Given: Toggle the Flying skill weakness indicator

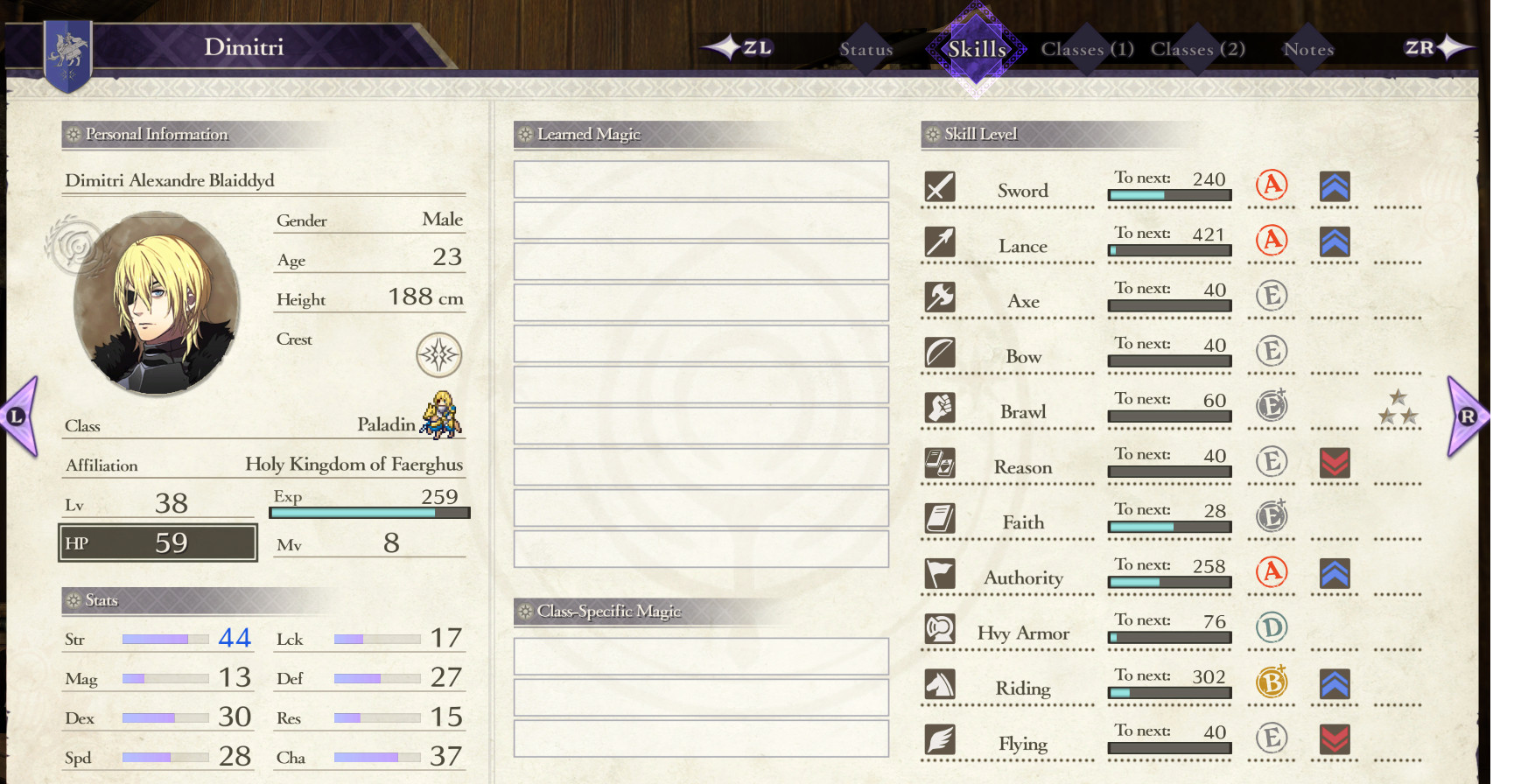Looking at the screenshot, I should [x=1334, y=738].
